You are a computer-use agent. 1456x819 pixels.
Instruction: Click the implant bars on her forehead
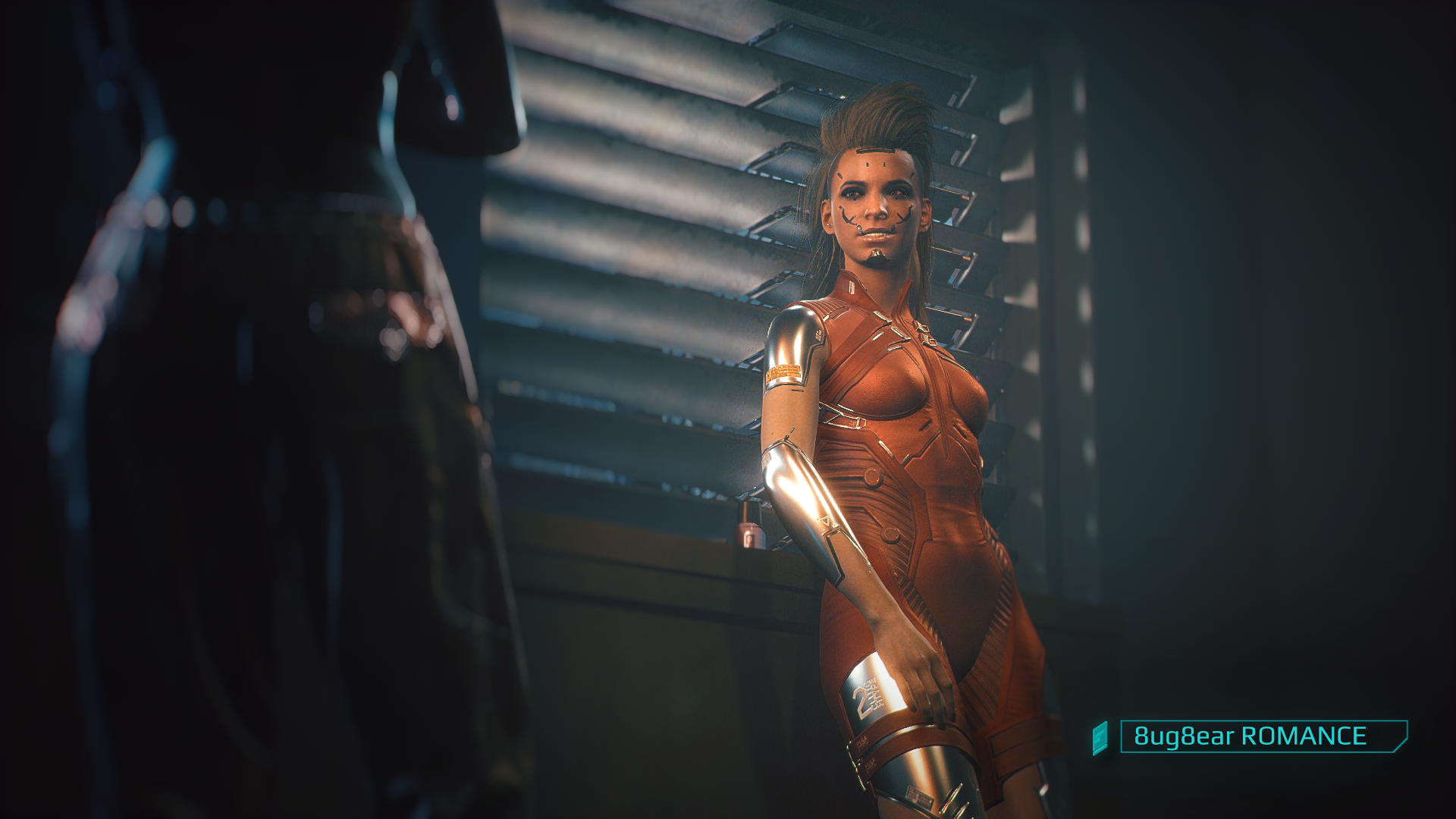click(876, 152)
